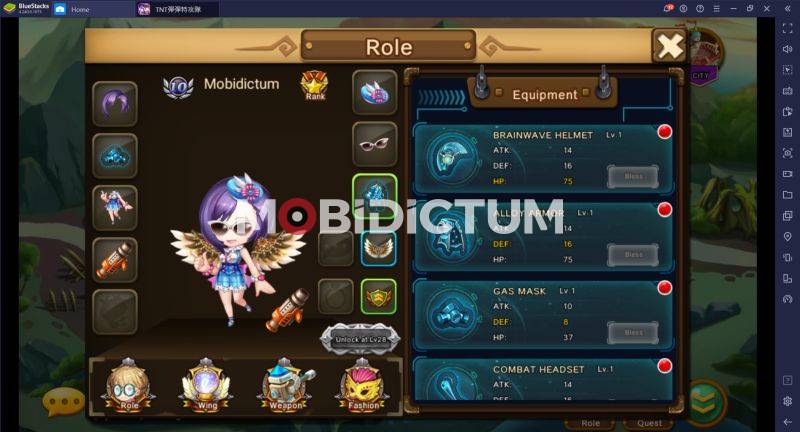Bless the Alloy Armor
800x432 pixels.
pyautogui.click(x=633, y=255)
